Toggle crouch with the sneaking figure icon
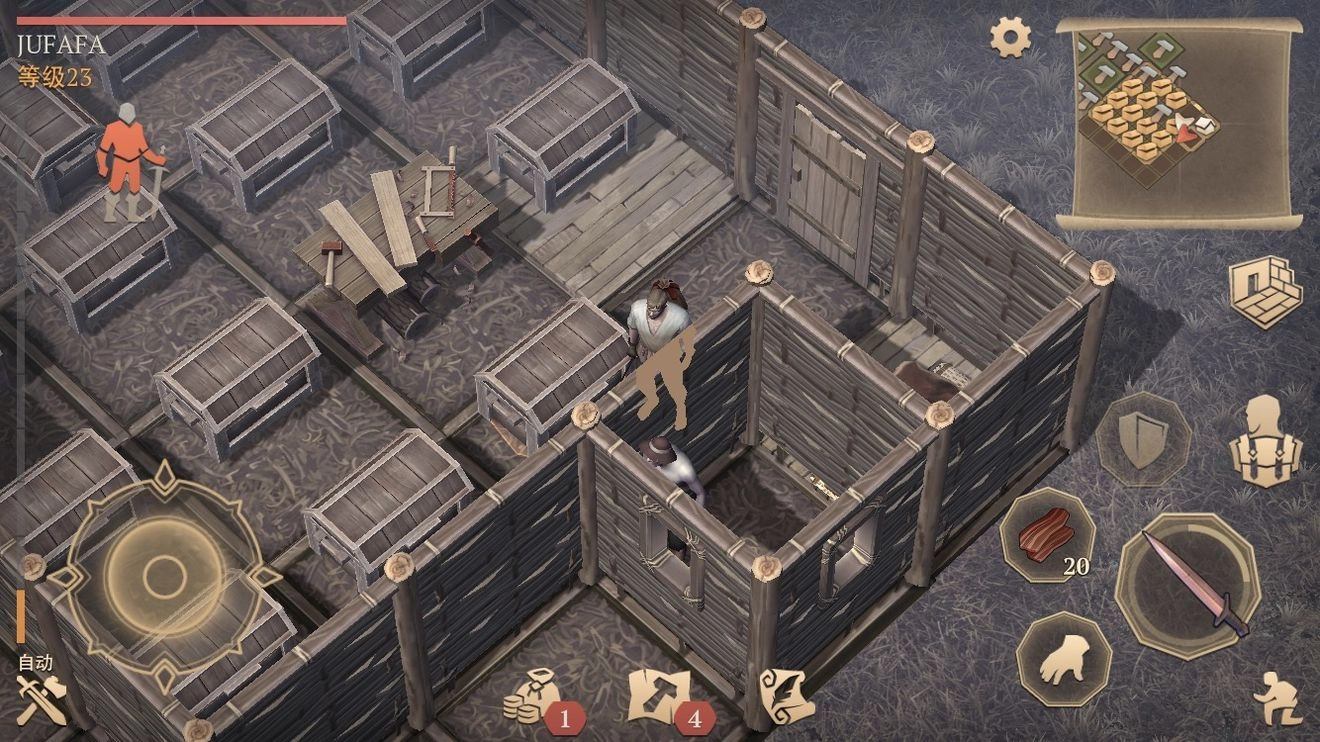This screenshot has height=742, width=1320. coord(1277,697)
